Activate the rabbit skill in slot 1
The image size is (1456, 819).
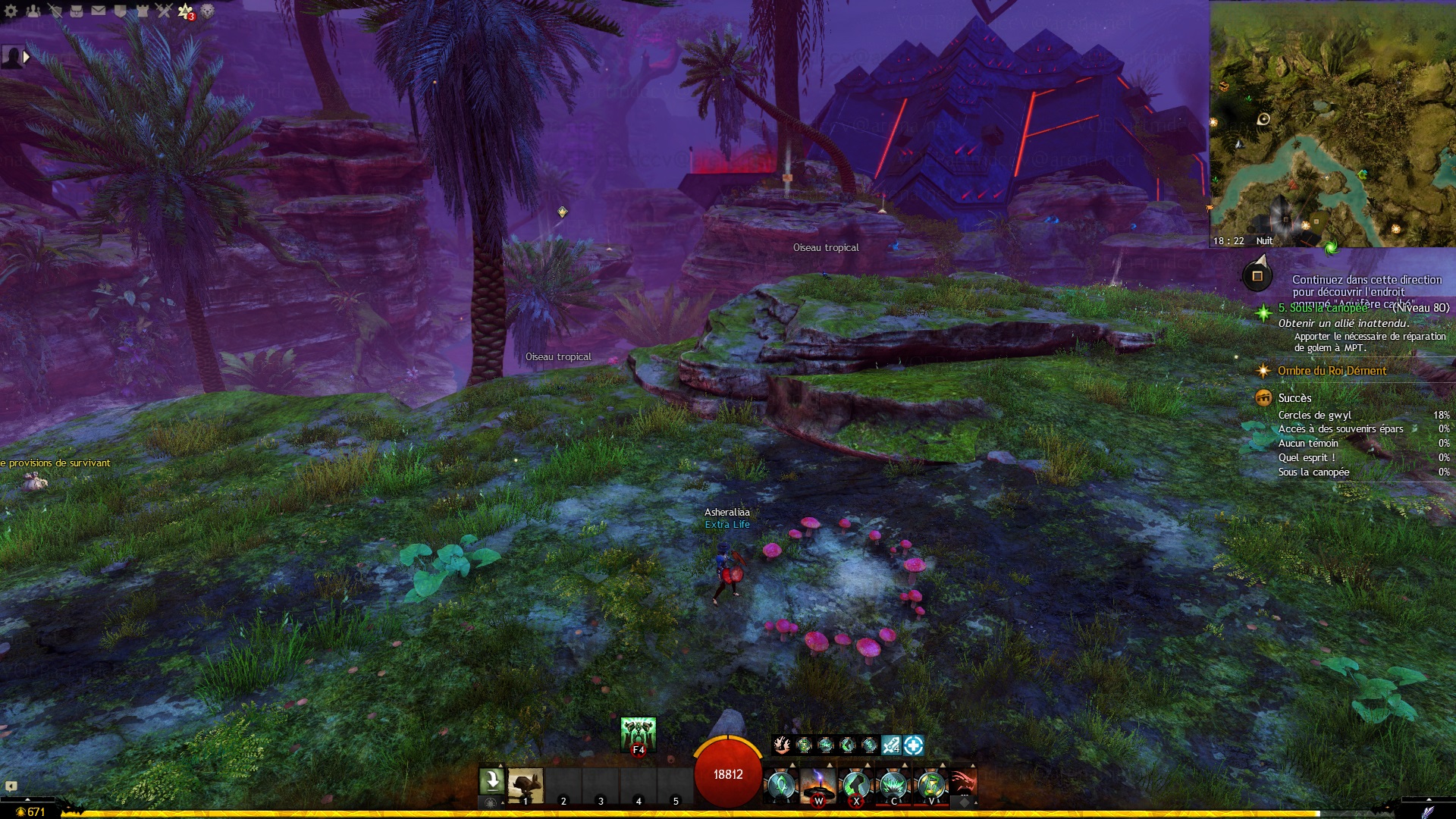click(525, 785)
